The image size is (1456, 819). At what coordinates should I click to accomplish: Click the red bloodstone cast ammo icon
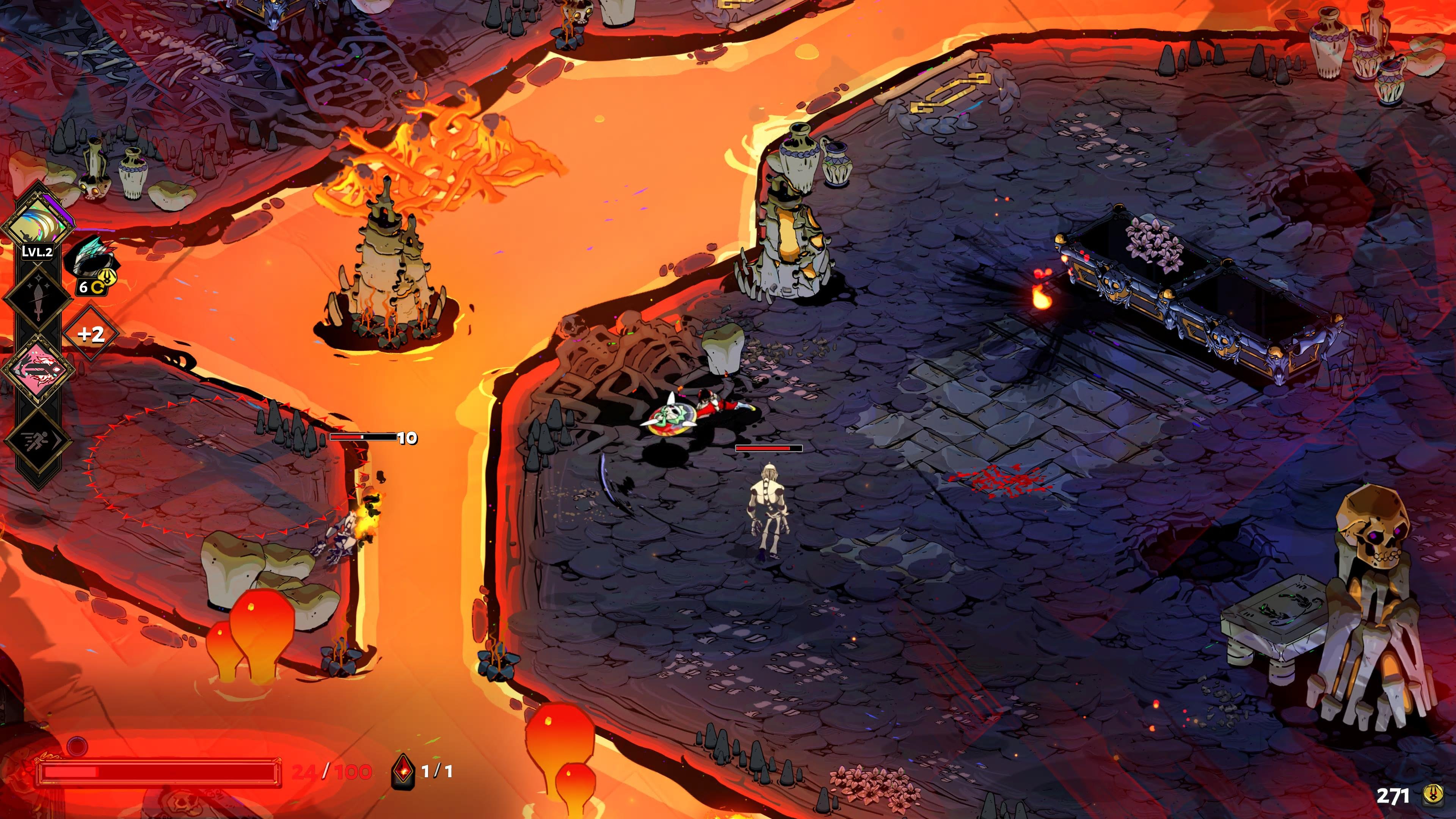[x=403, y=771]
